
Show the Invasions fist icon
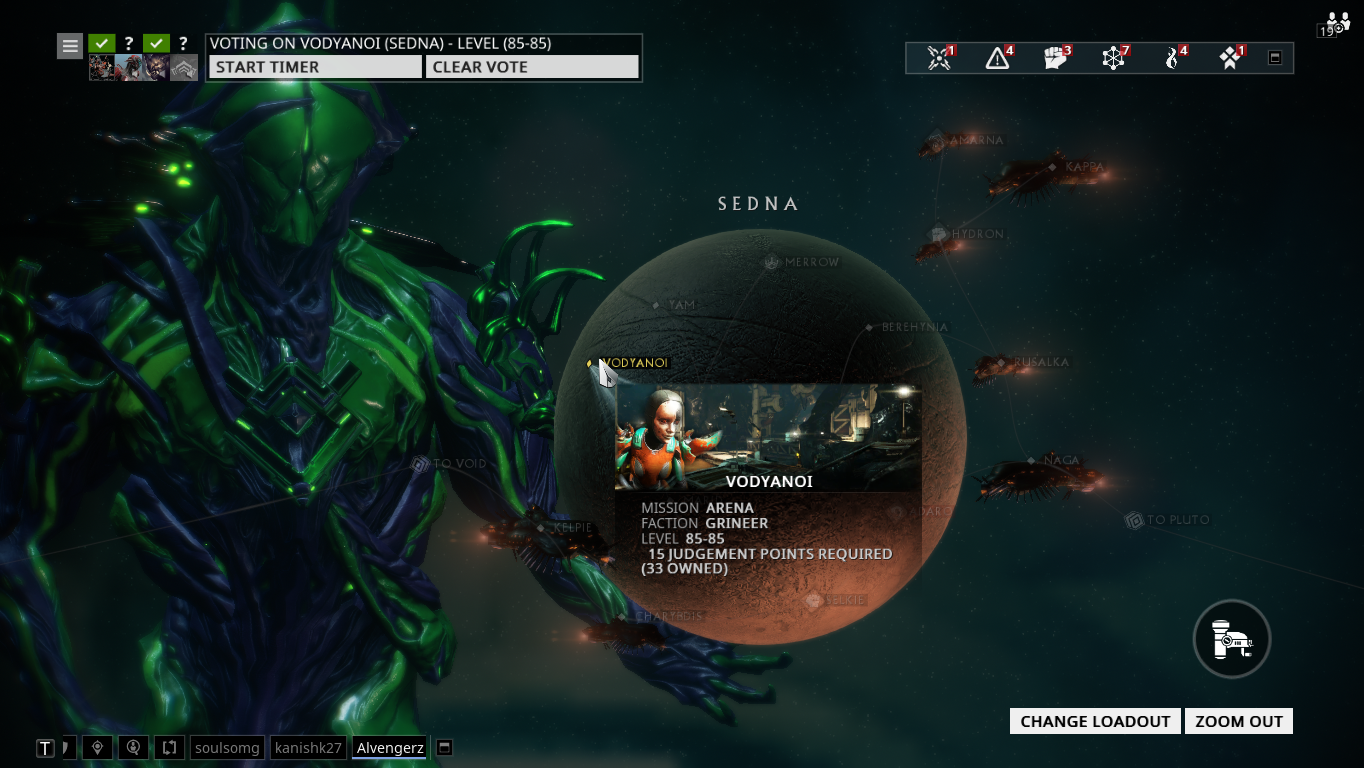[x=1056, y=58]
